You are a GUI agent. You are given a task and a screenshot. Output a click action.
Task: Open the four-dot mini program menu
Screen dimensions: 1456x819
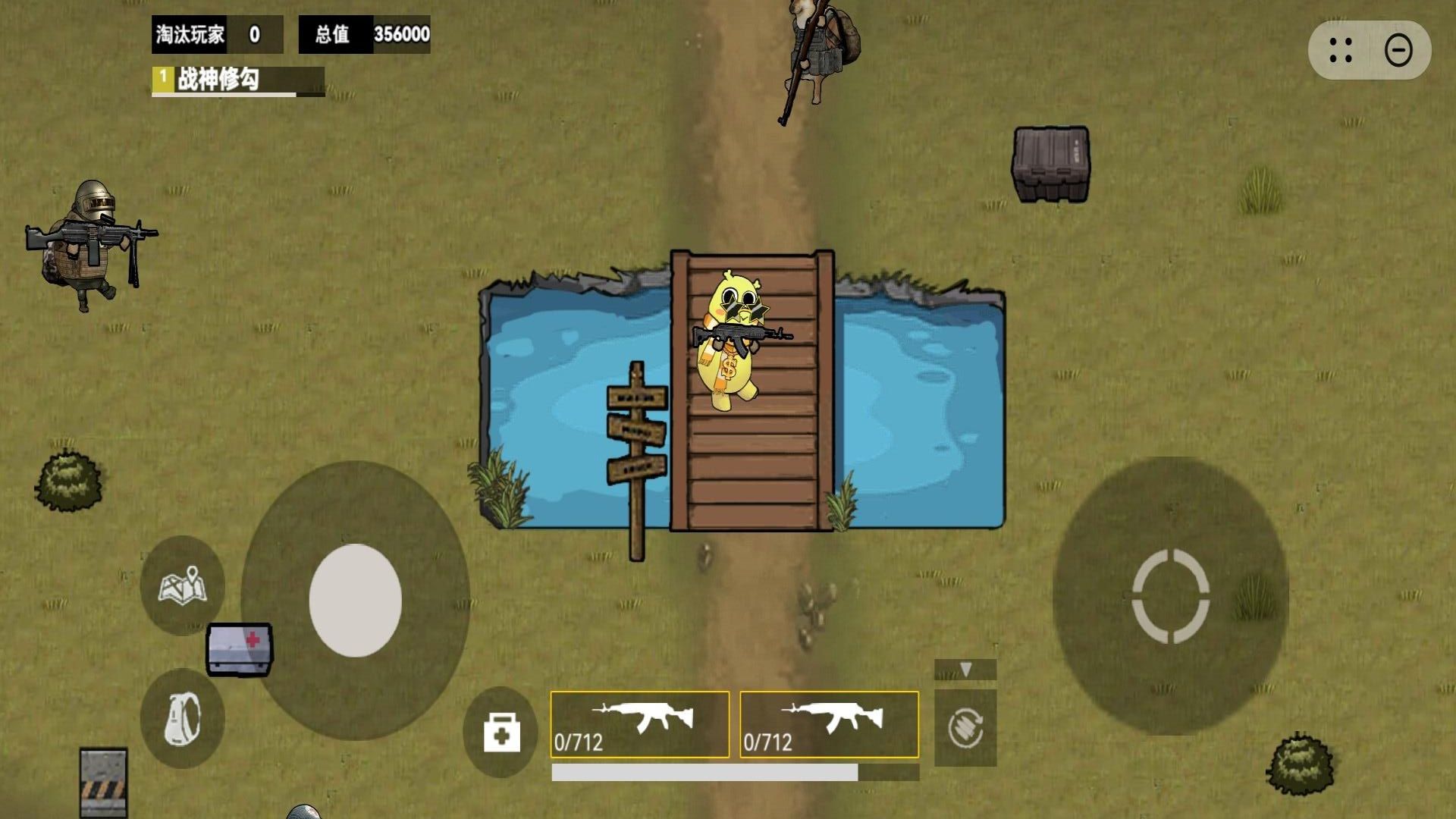1340,51
